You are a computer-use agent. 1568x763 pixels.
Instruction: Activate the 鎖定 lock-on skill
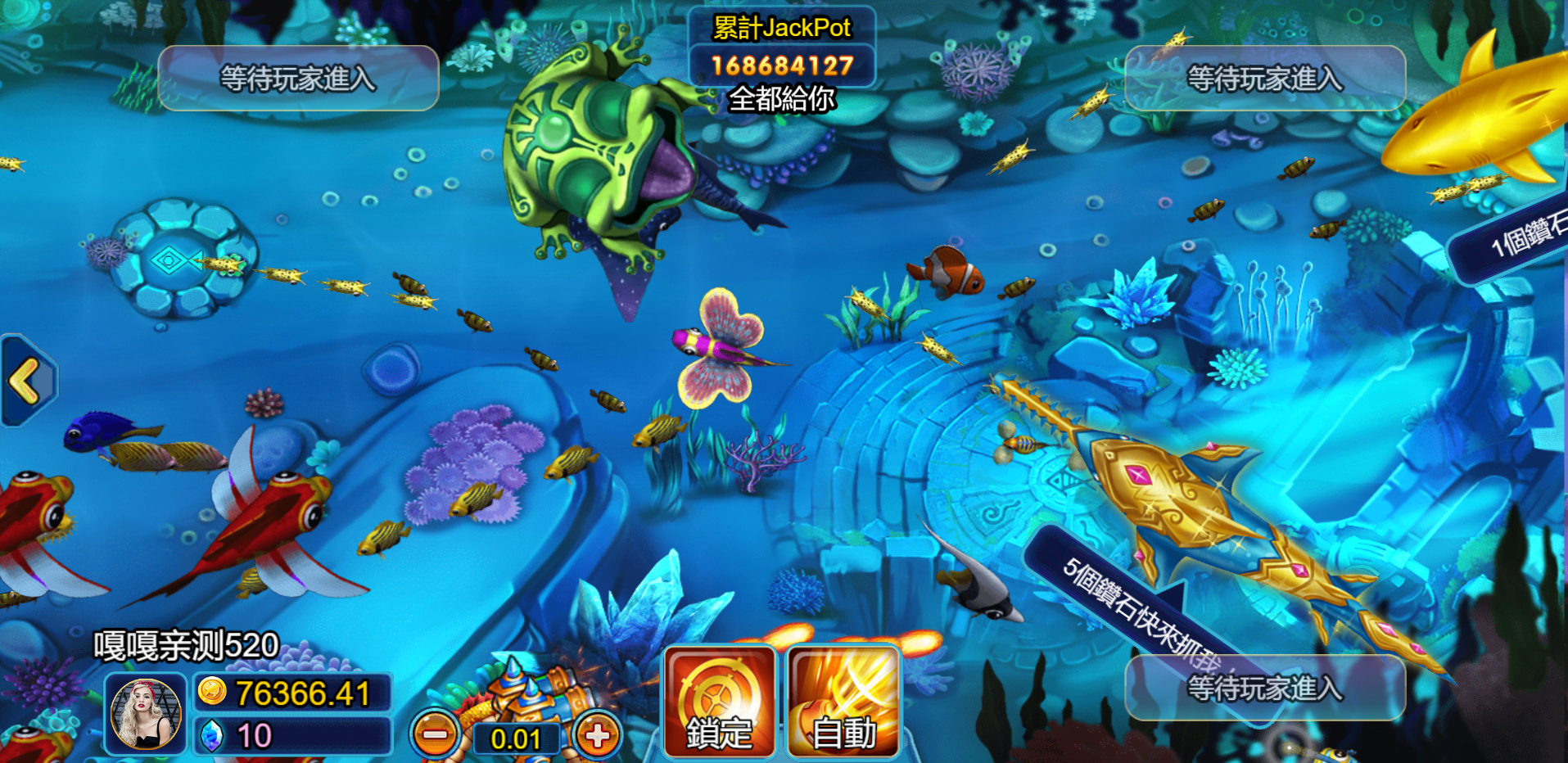tap(720, 702)
